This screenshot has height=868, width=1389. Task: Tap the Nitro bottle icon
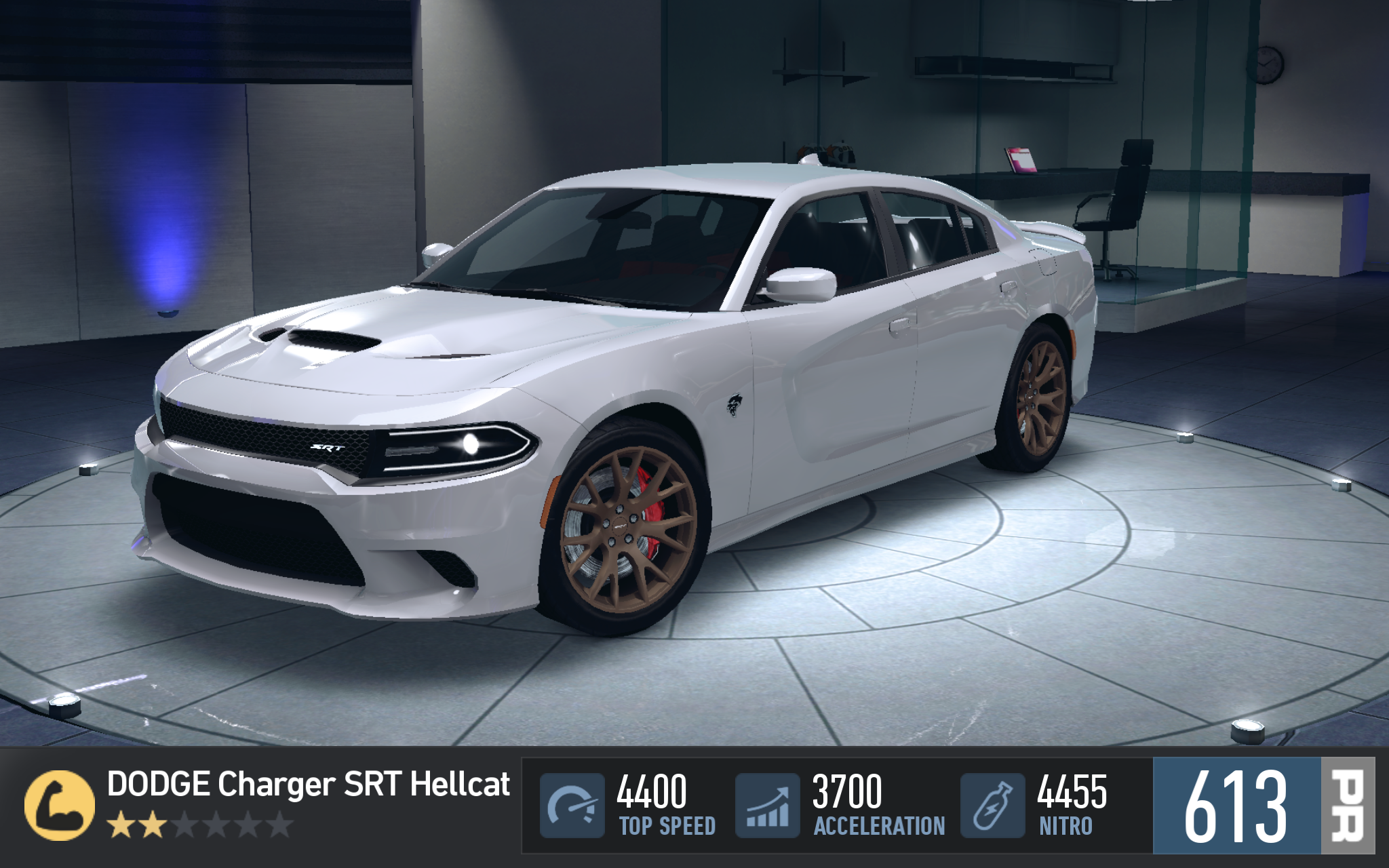point(992,806)
